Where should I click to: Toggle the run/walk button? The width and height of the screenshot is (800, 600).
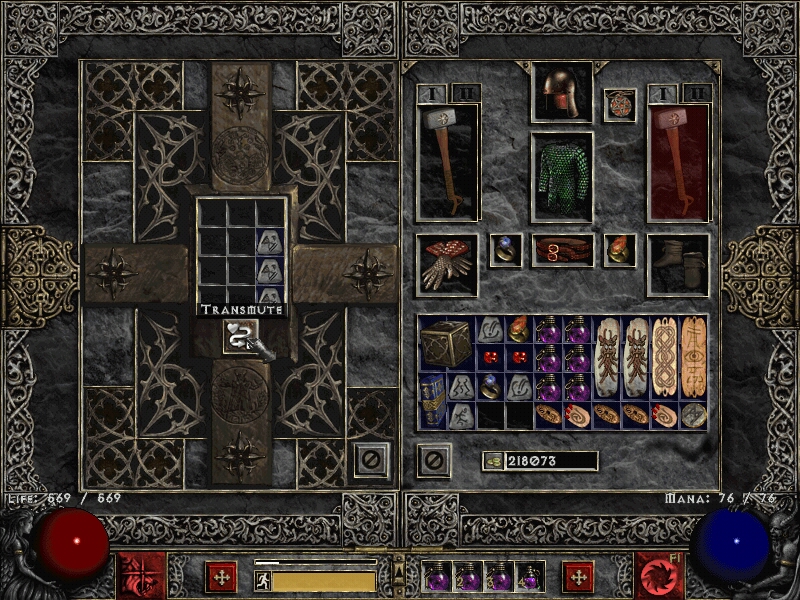click(263, 579)
